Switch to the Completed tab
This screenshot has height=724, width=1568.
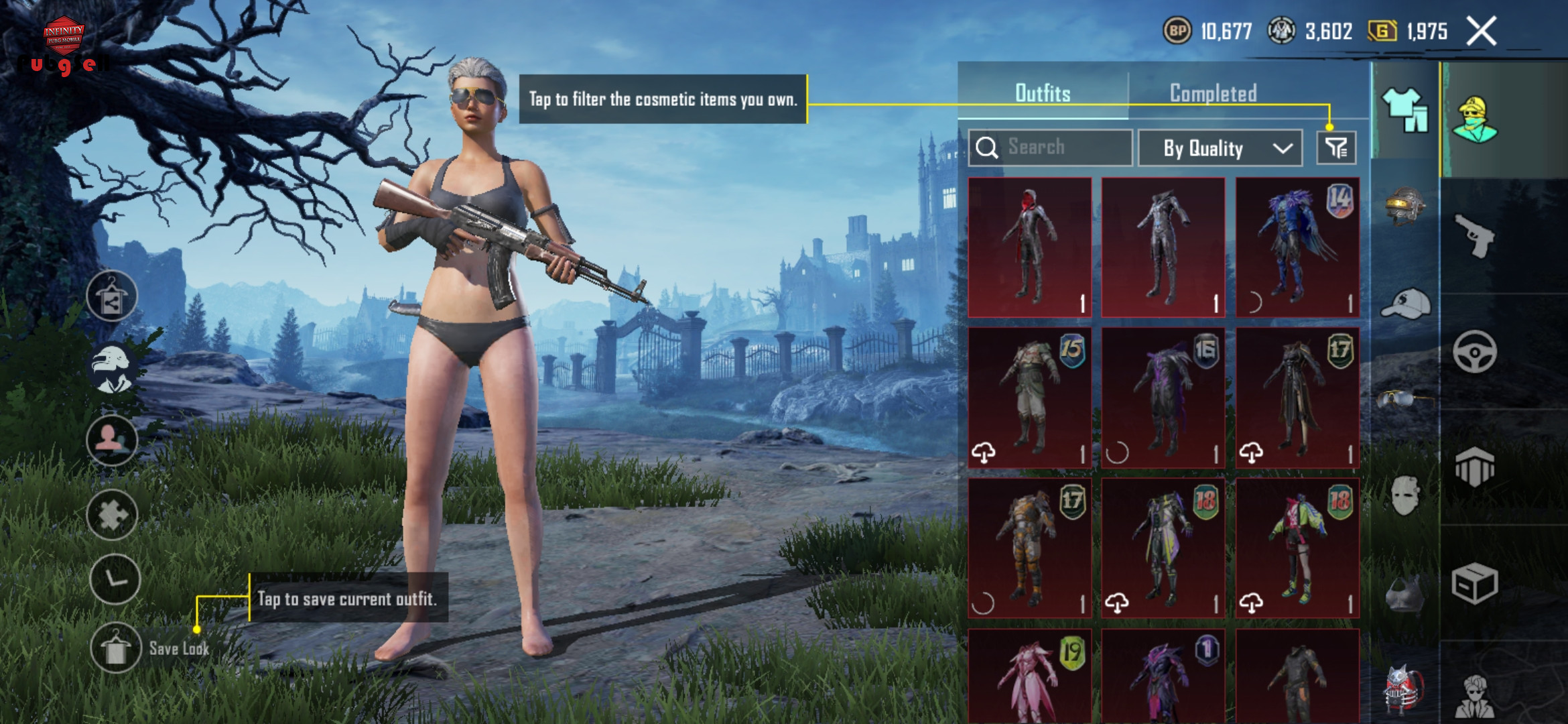[x=1213, y=93]
